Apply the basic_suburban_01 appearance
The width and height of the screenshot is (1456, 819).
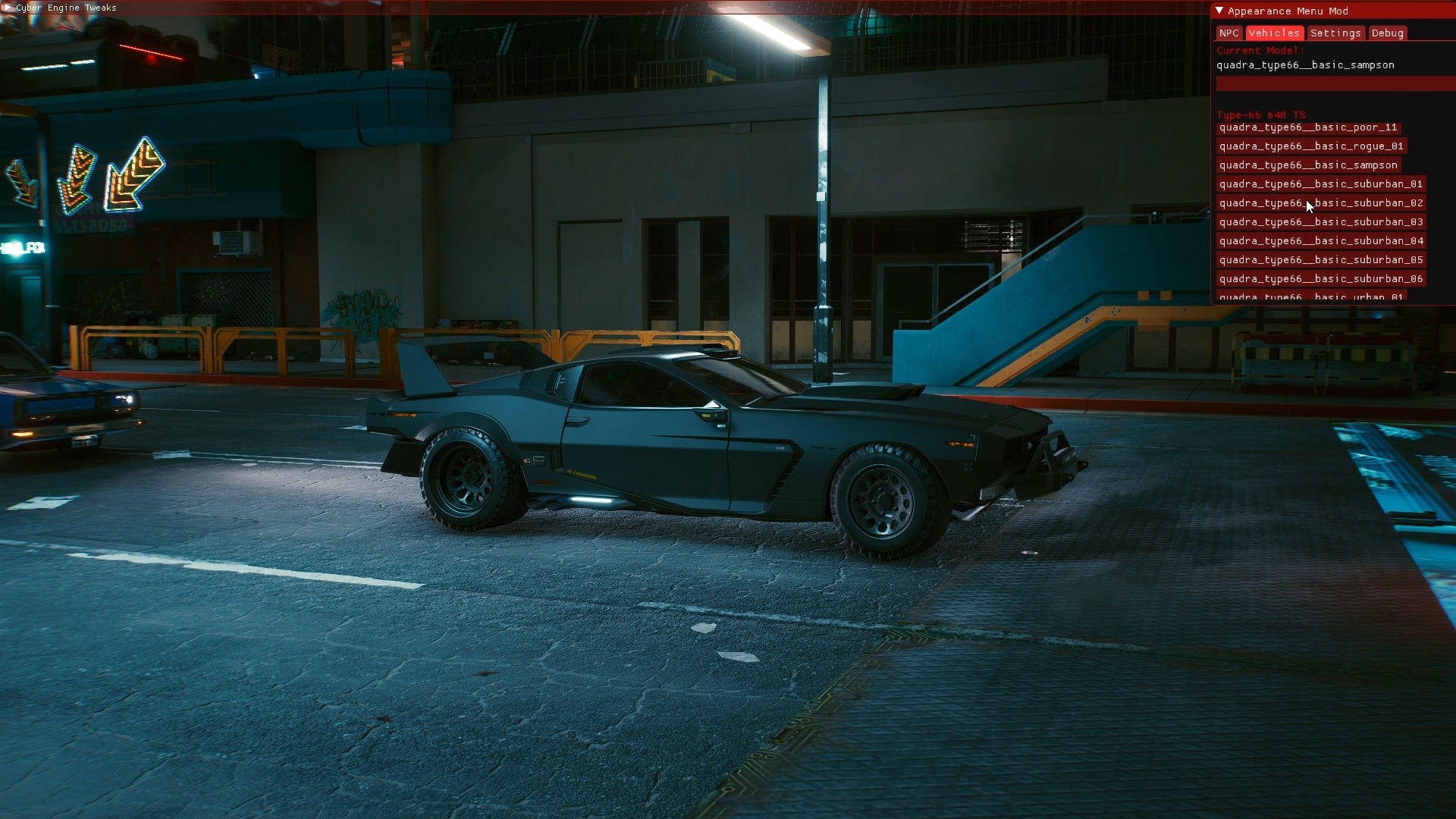coord(1321,184)
